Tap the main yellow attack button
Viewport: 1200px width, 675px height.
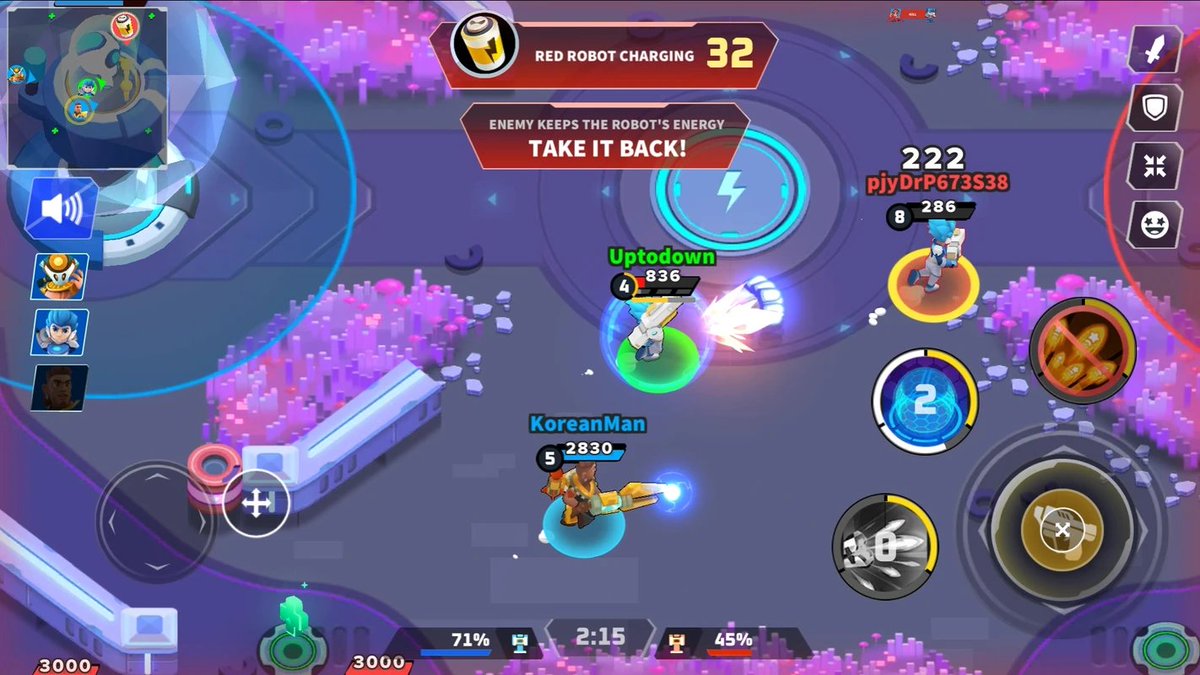click(1062, 527)
